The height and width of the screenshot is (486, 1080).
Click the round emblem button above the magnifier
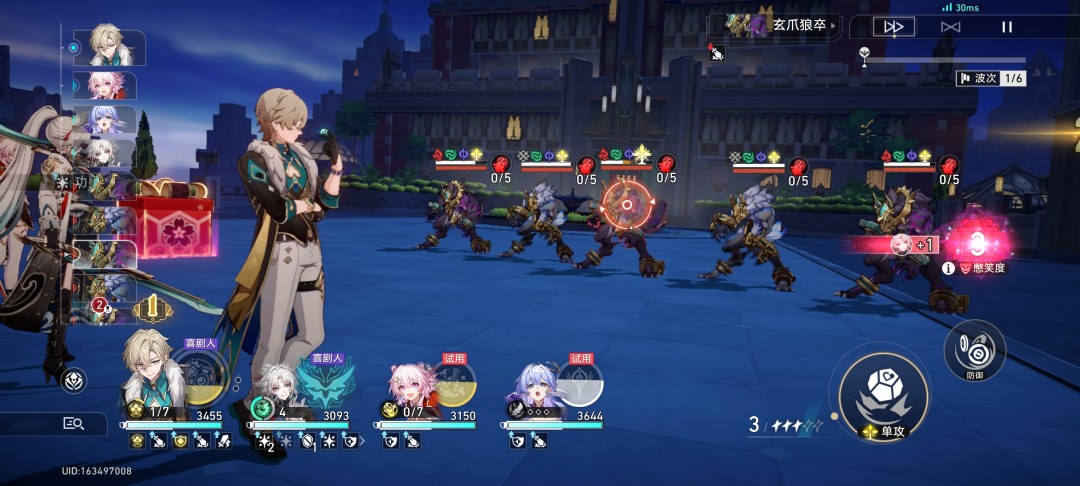tap(73, 380)
